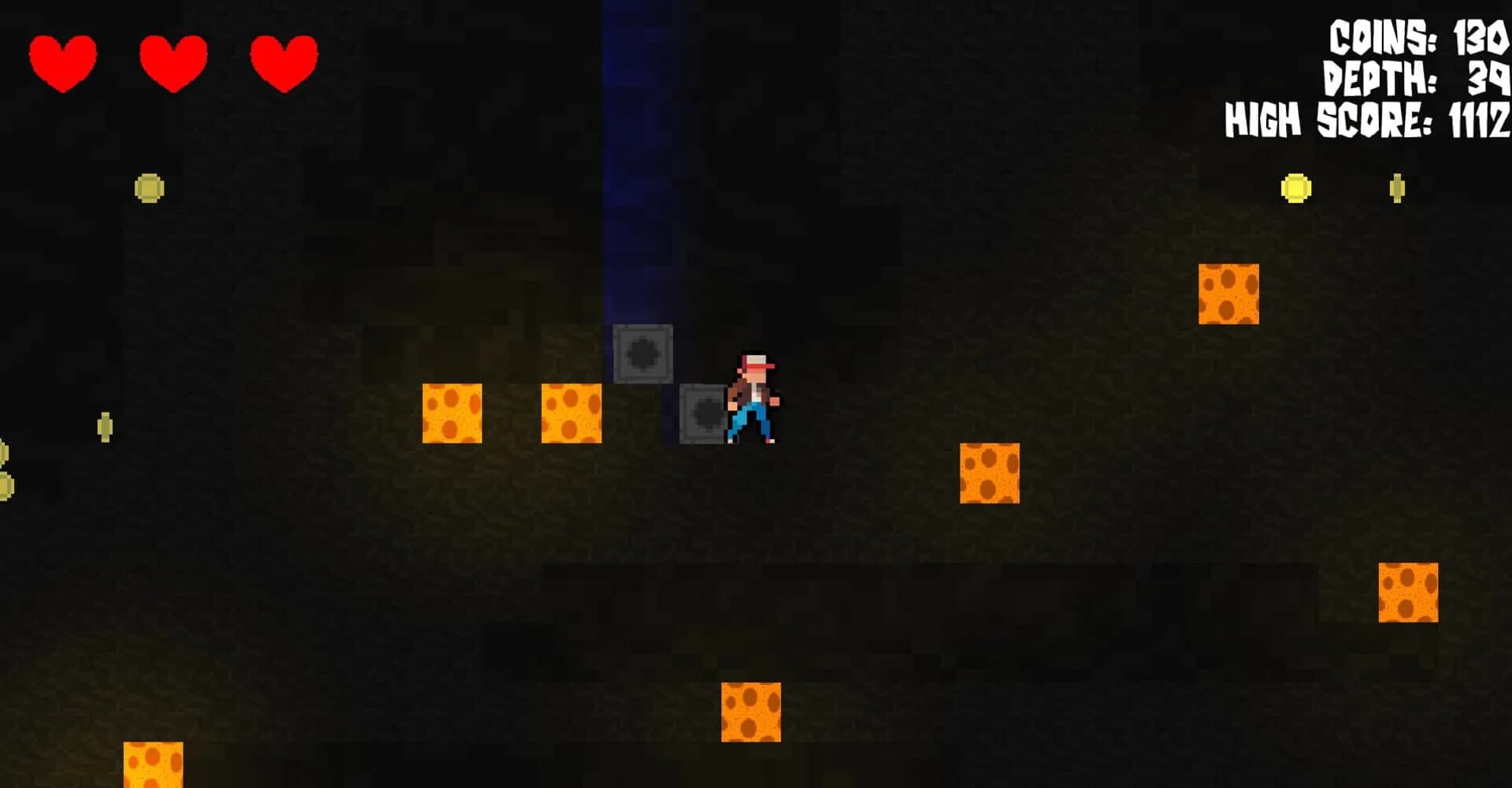The height and width of the screenshot is (788, 1512).
Task: Click the stone block above the player
Action: 642,354
